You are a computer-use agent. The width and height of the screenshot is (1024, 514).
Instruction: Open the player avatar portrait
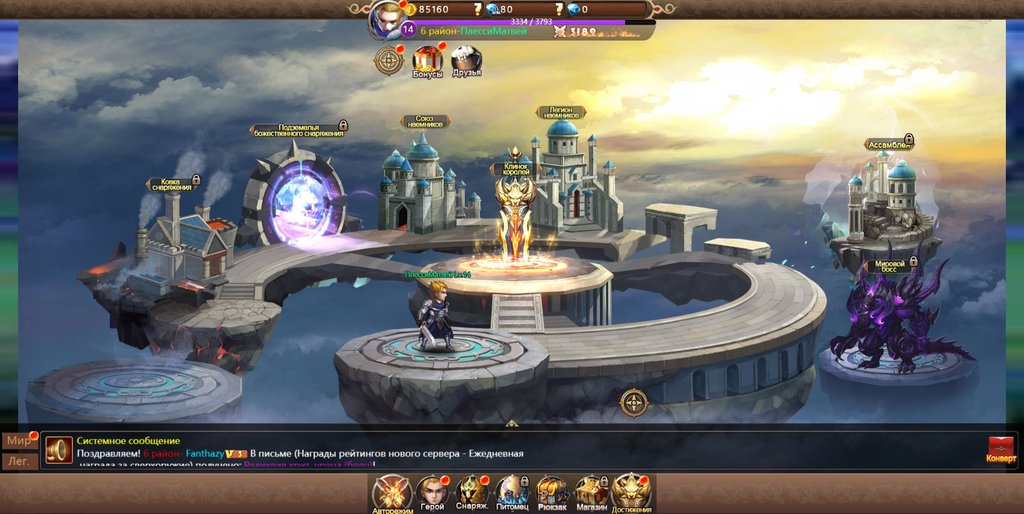(386, 19)
